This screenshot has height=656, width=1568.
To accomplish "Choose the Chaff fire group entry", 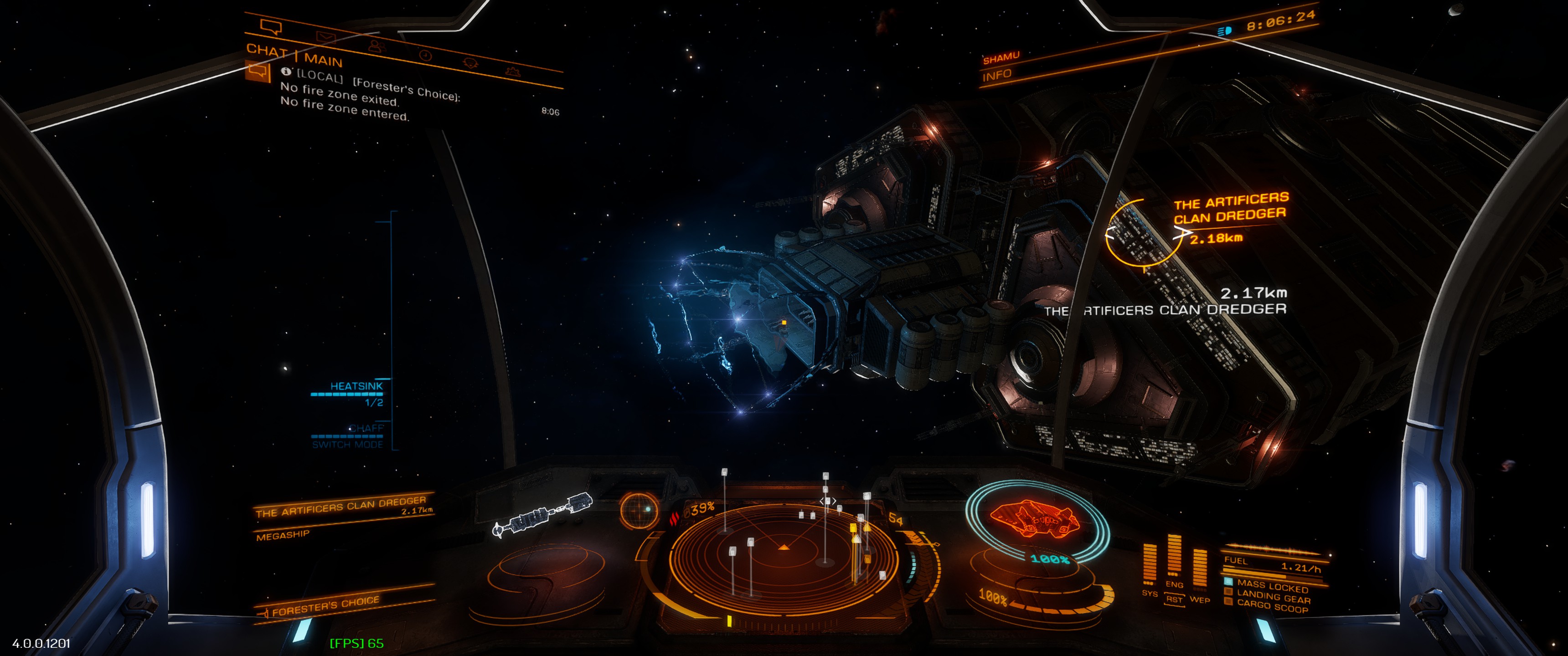I will [x=366, y=428].
